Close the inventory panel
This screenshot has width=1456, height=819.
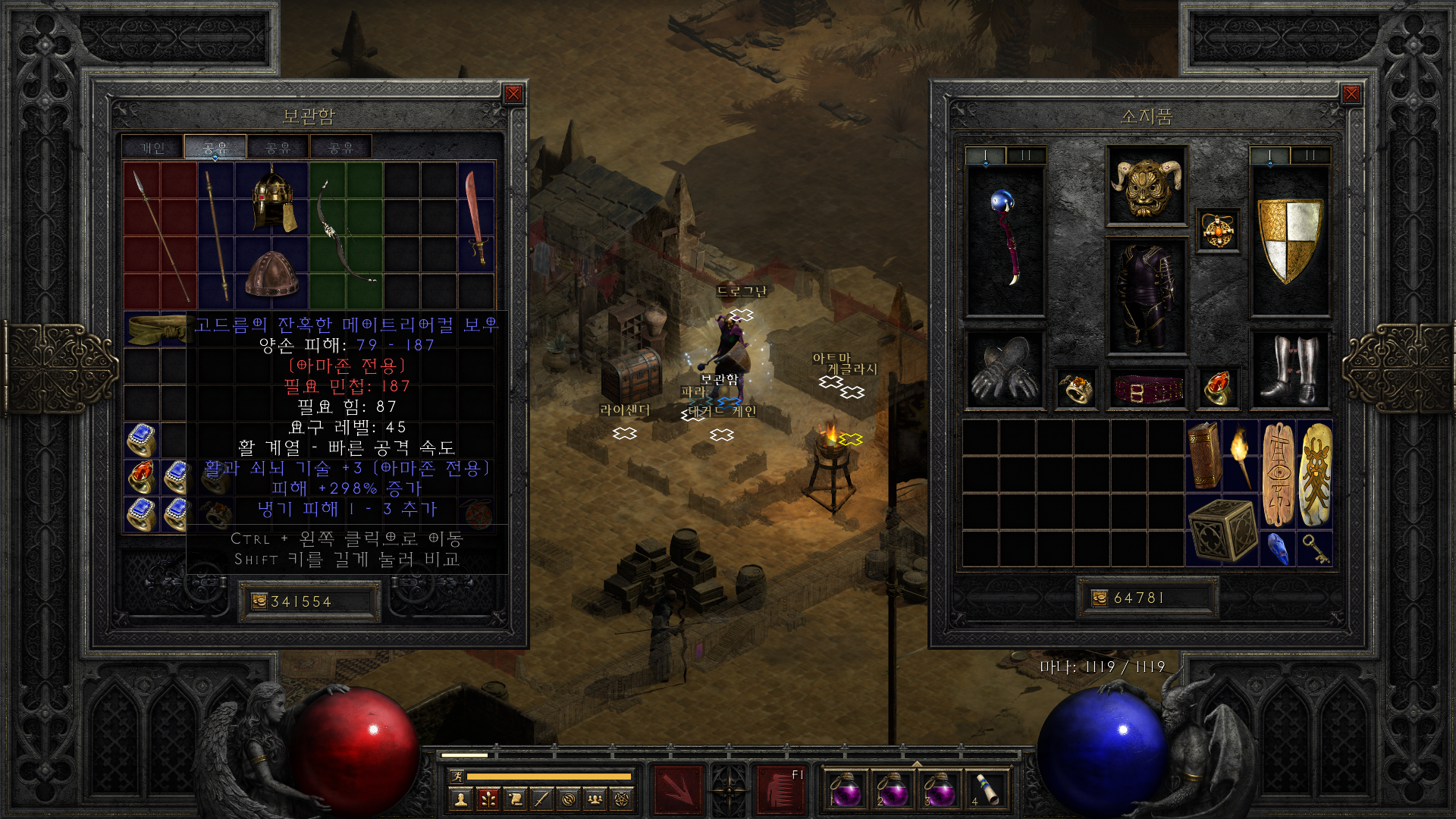1351,94
